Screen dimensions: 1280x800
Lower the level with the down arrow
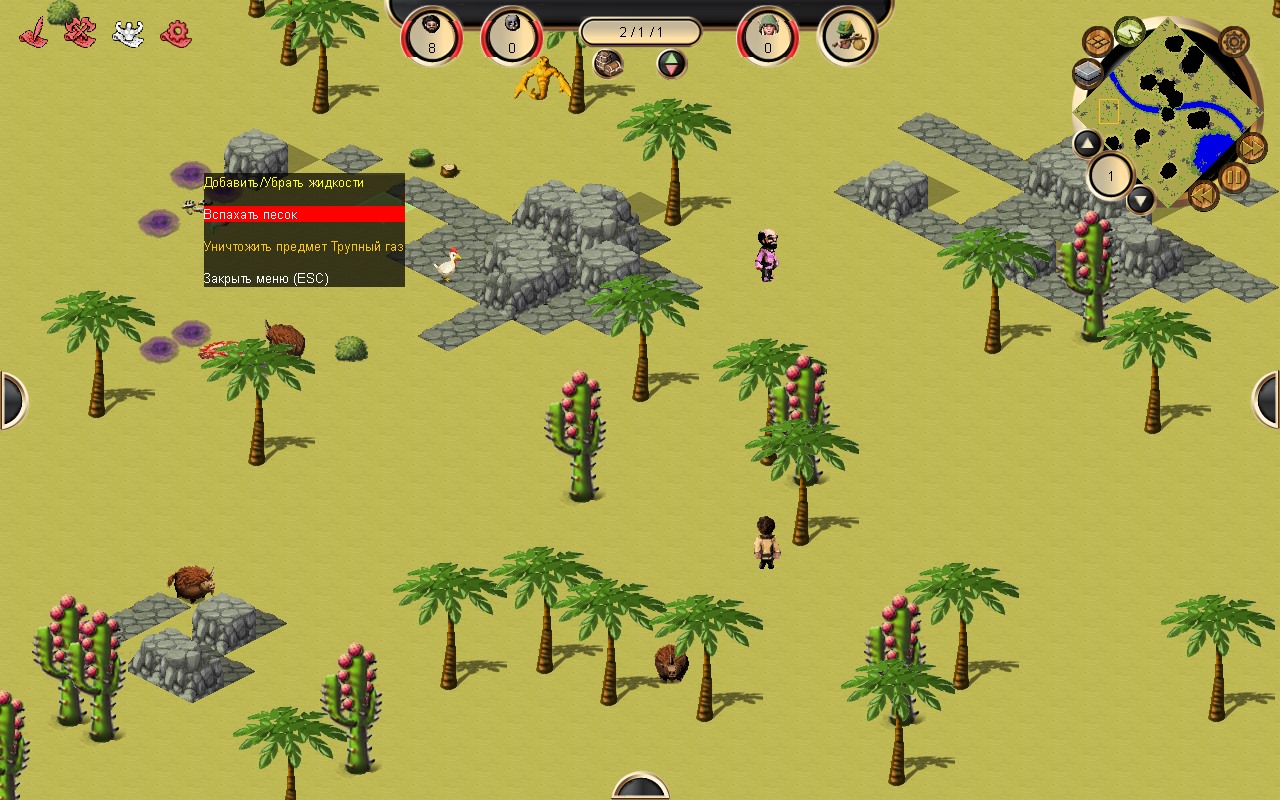[x=1141, y=199]
